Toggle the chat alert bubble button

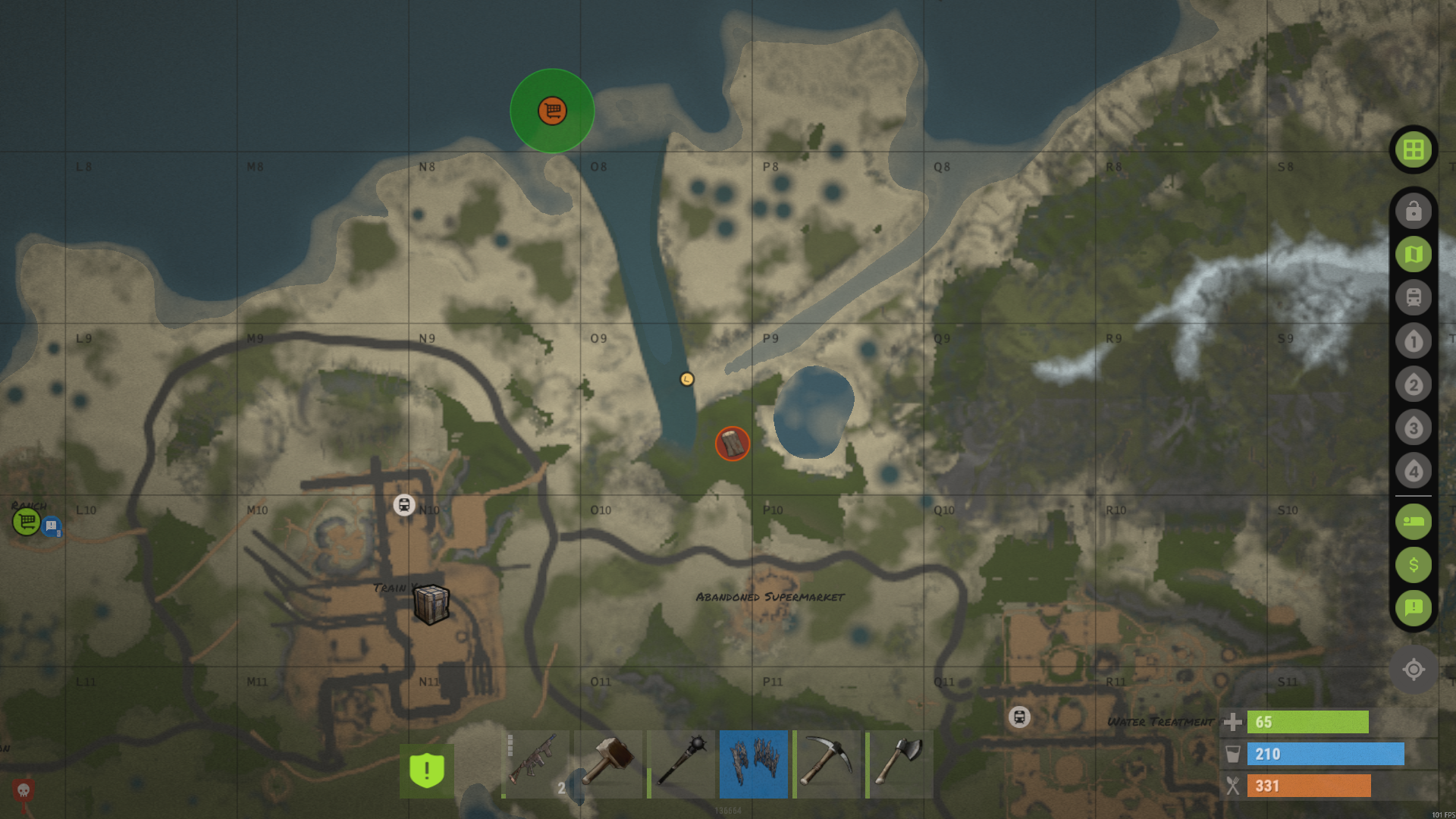(x=1413, y=607)
